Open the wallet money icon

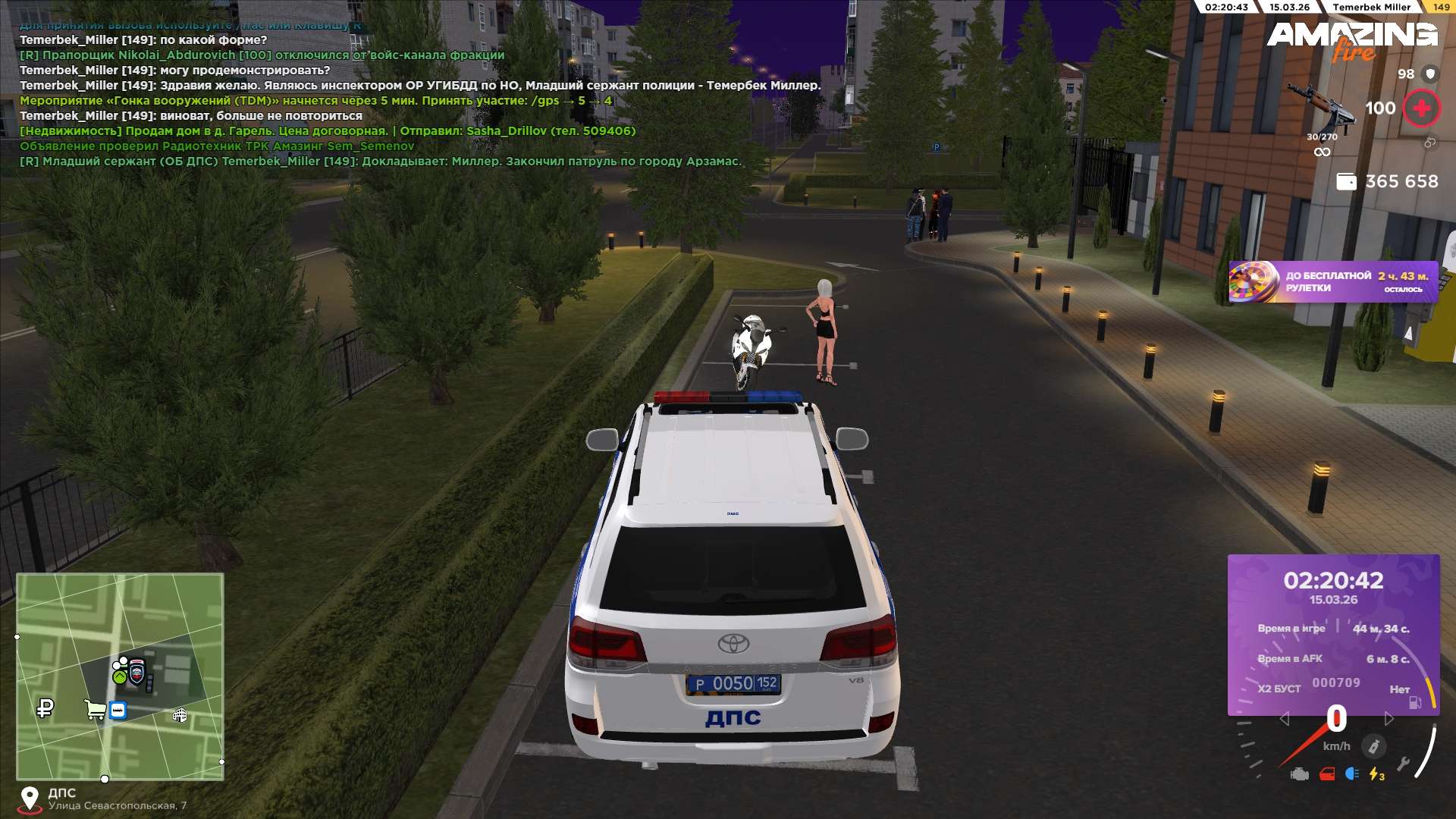tap(1345, 182)
